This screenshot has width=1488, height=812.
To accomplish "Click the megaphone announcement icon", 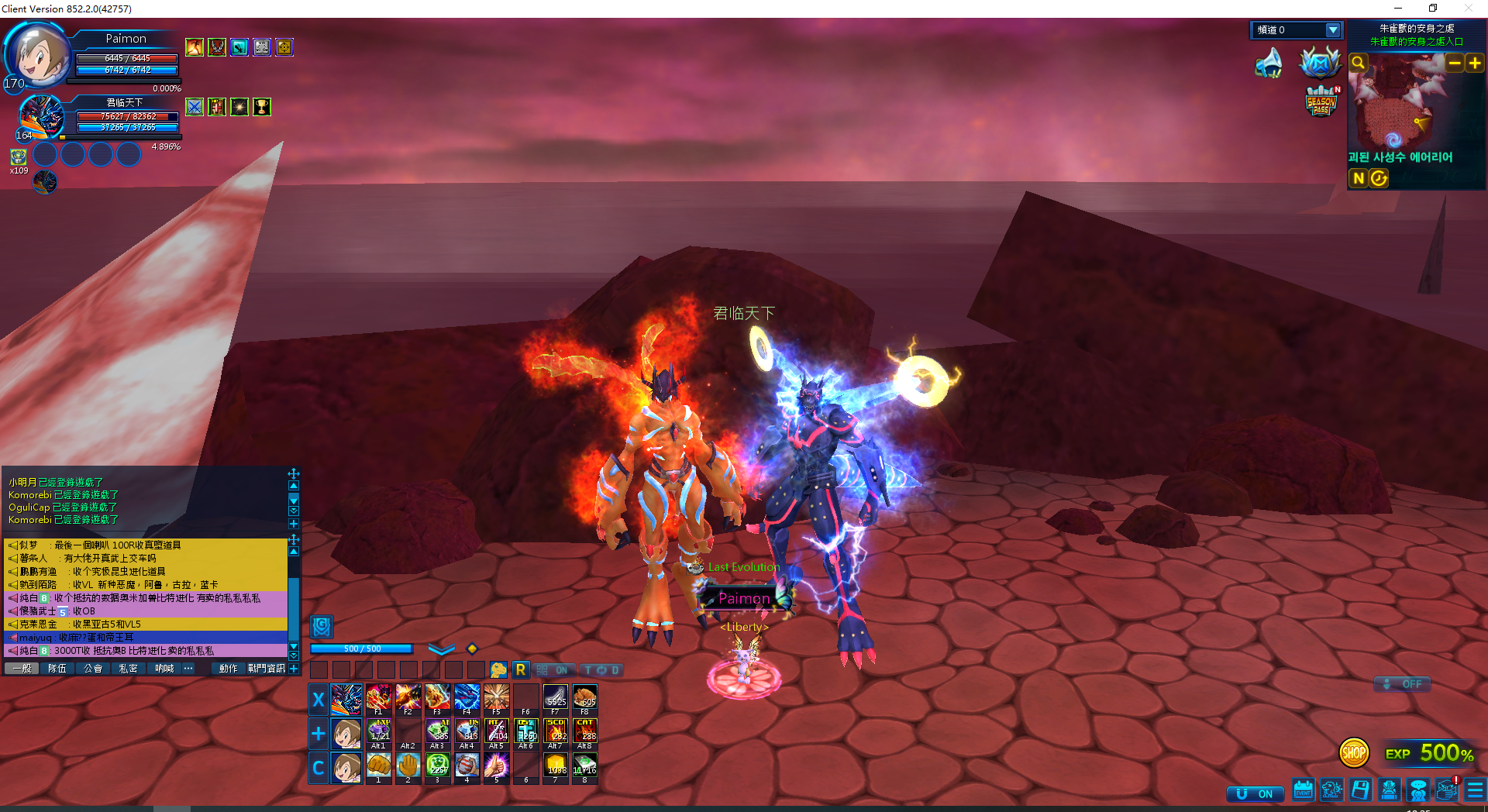I will (x=1269, y=64).
